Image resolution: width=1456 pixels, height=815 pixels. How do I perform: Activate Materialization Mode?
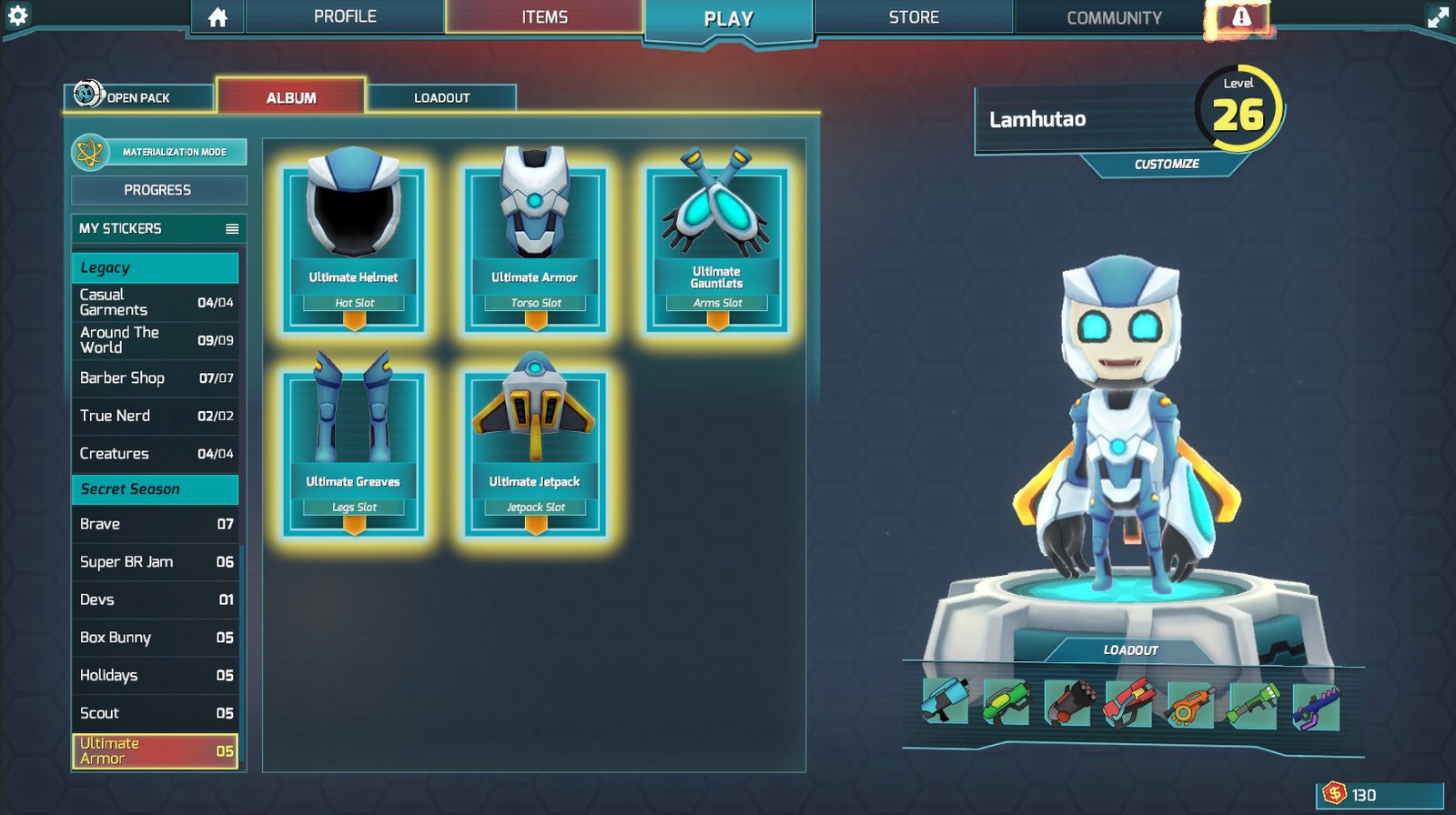tap(159, 152)
